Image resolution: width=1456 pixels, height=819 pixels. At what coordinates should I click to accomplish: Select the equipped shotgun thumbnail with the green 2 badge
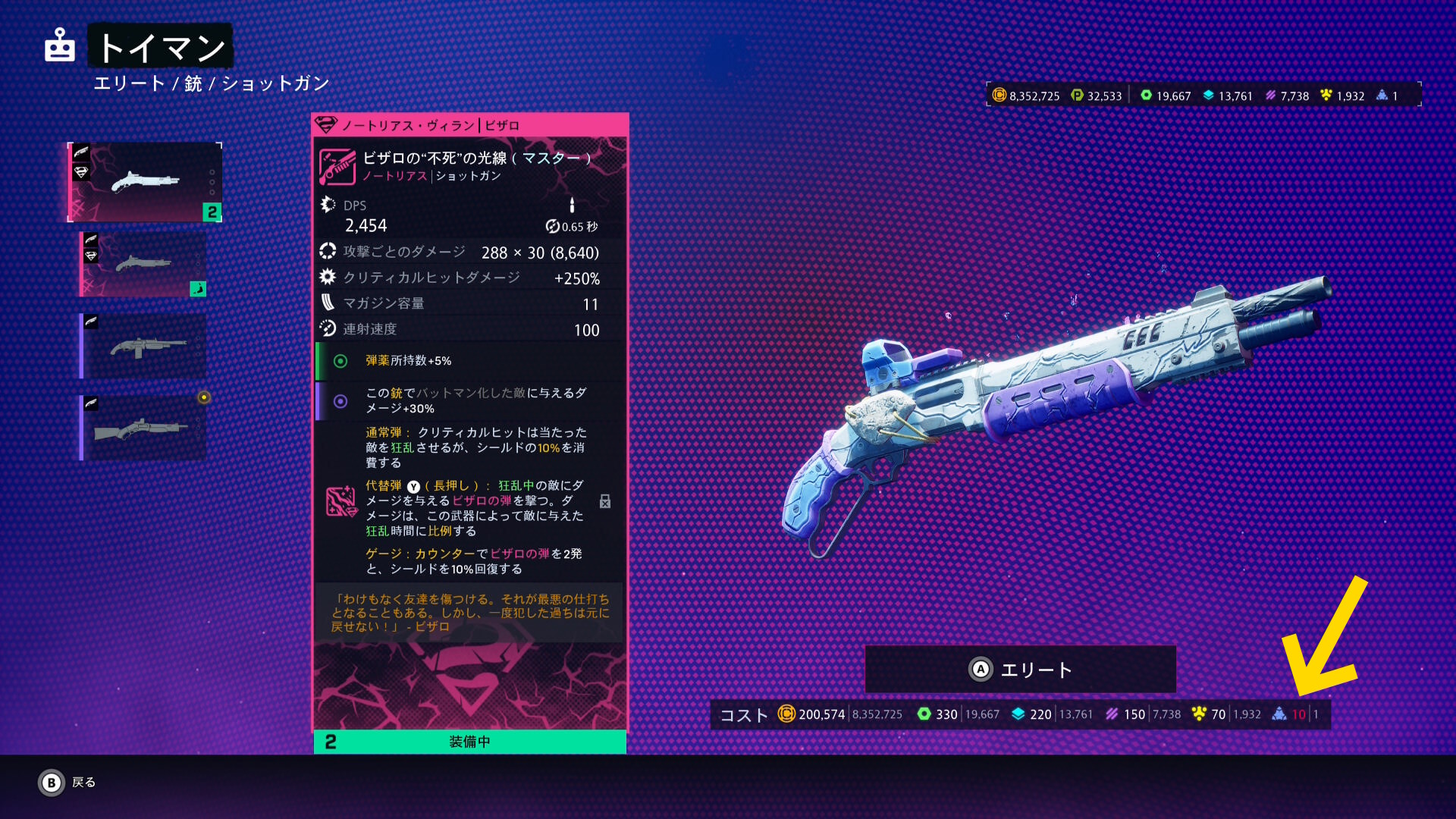pos(145,182)
